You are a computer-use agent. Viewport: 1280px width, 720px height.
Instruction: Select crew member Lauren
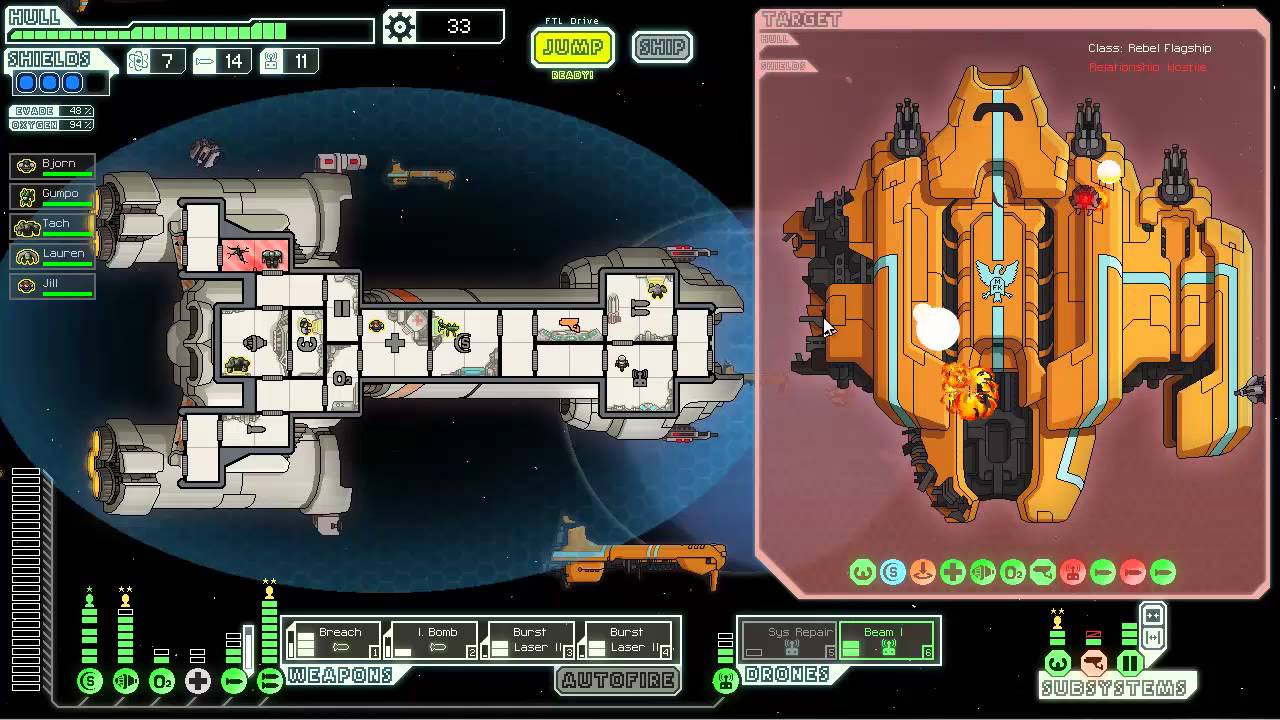(x=54, y=255)
